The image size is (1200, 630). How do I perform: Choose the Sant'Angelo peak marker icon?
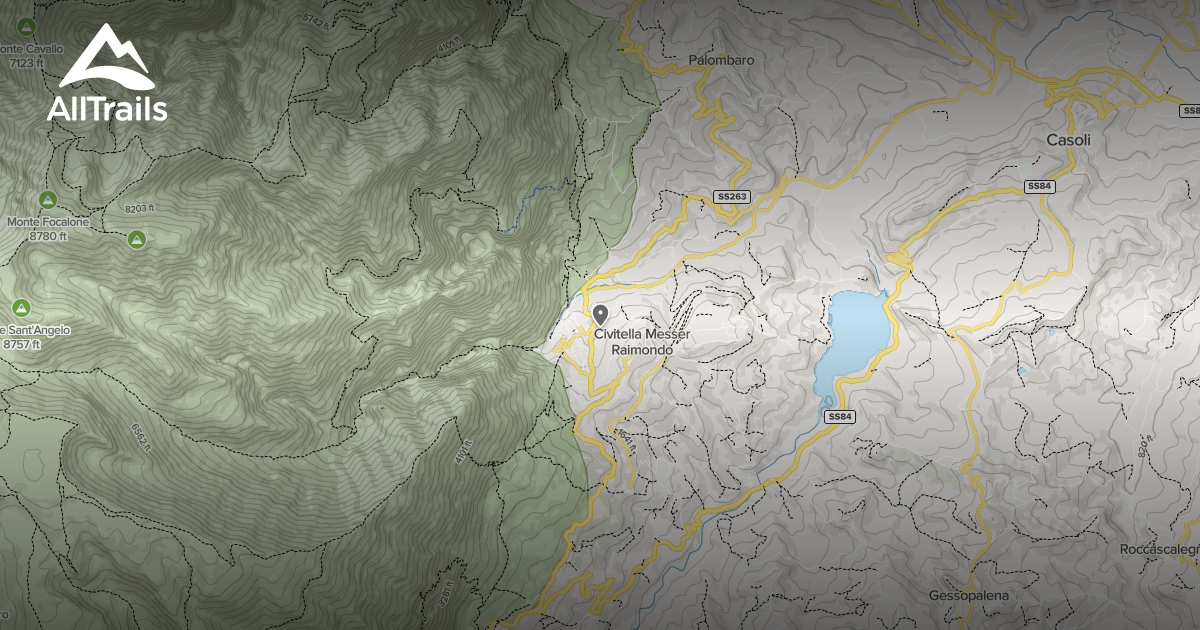[x=20, y=306]
